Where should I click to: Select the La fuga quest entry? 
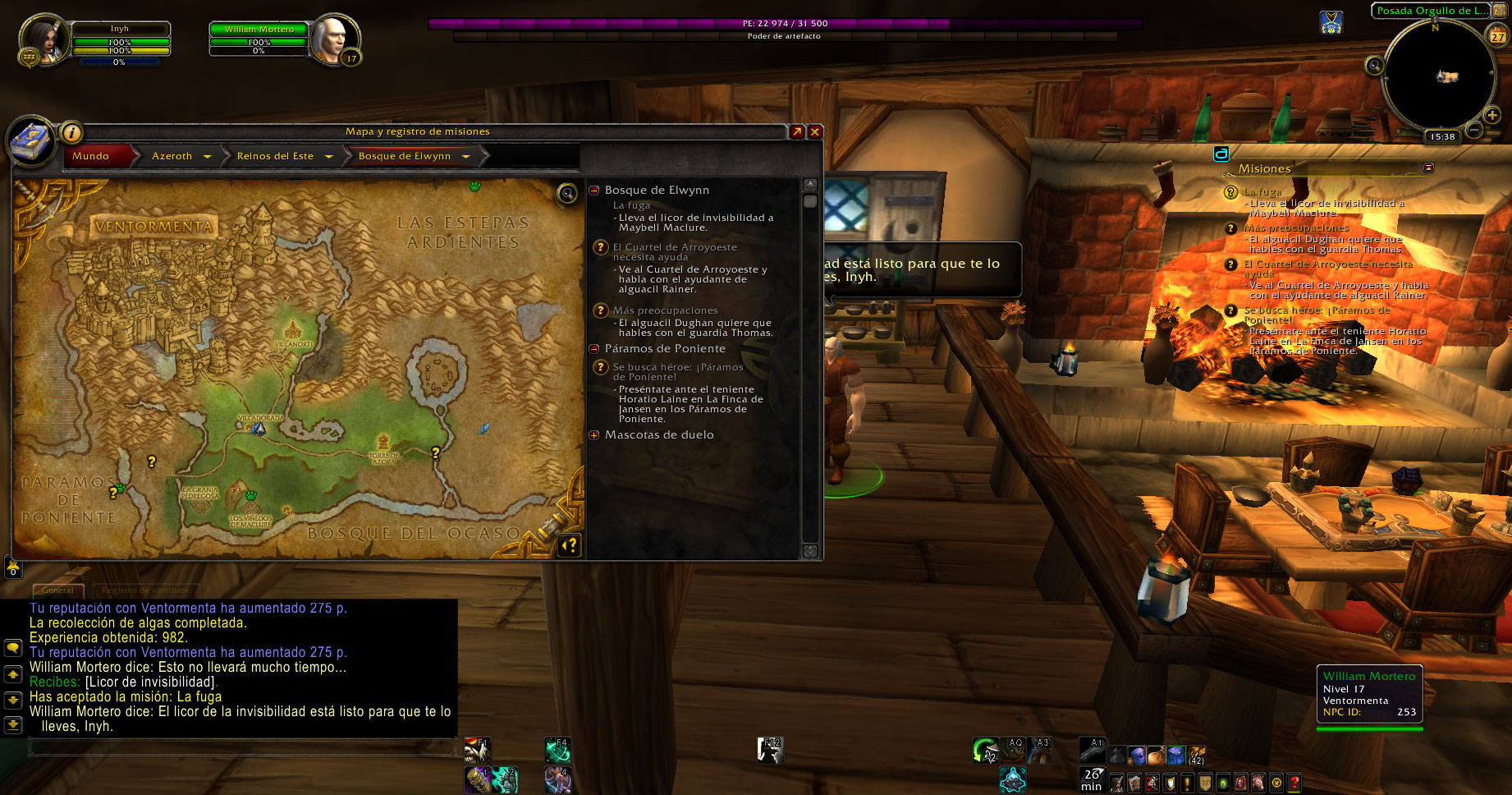(631, 205)
